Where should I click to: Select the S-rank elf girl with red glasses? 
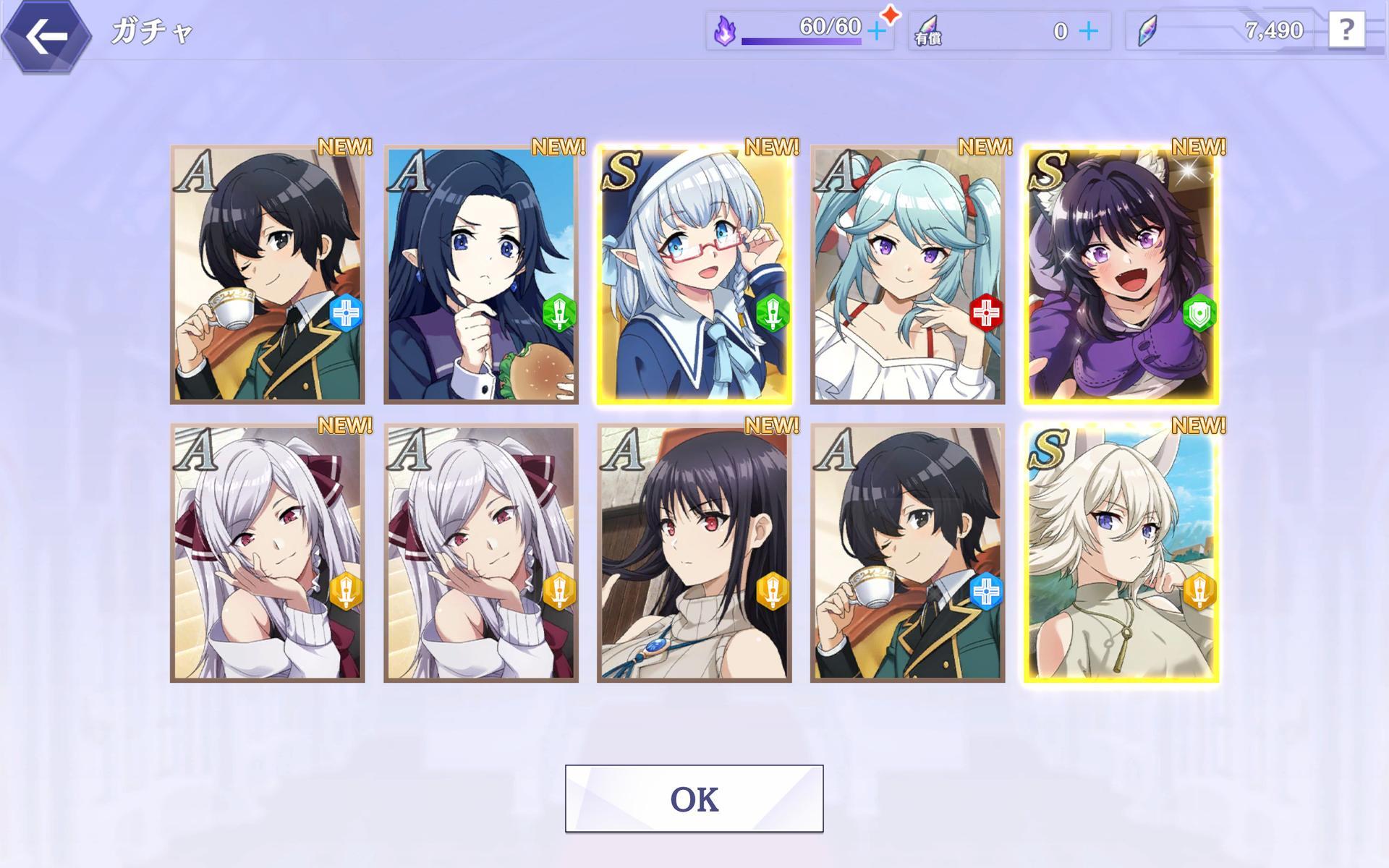click(694, 275)
